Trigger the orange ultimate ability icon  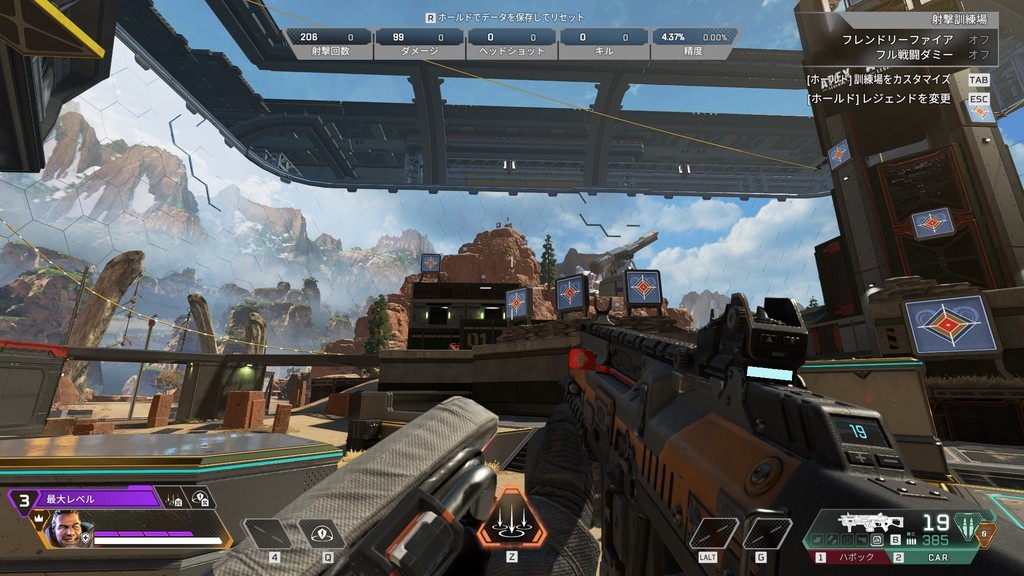[x=511, y=519]
